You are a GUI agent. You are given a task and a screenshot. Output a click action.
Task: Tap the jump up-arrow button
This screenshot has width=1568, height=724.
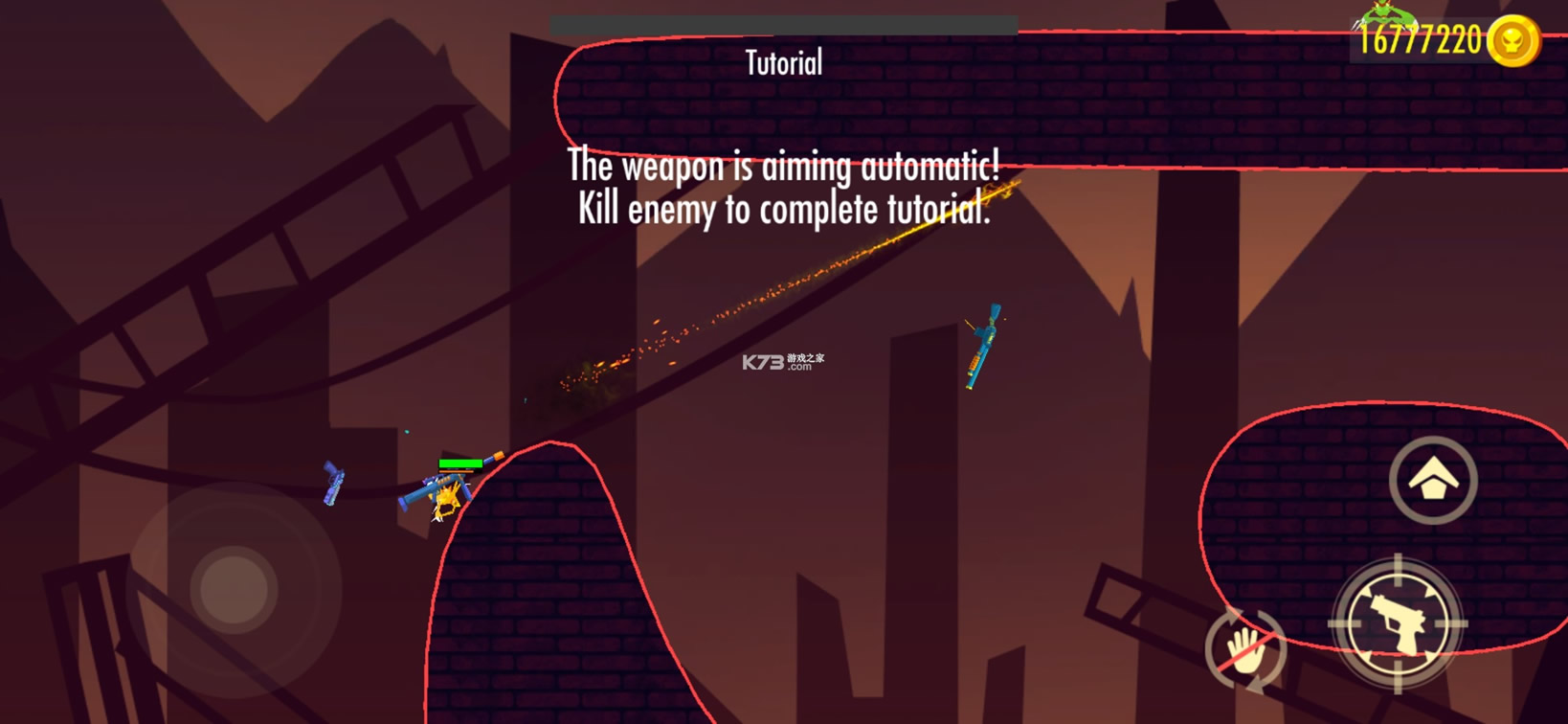click(1433, 480)
